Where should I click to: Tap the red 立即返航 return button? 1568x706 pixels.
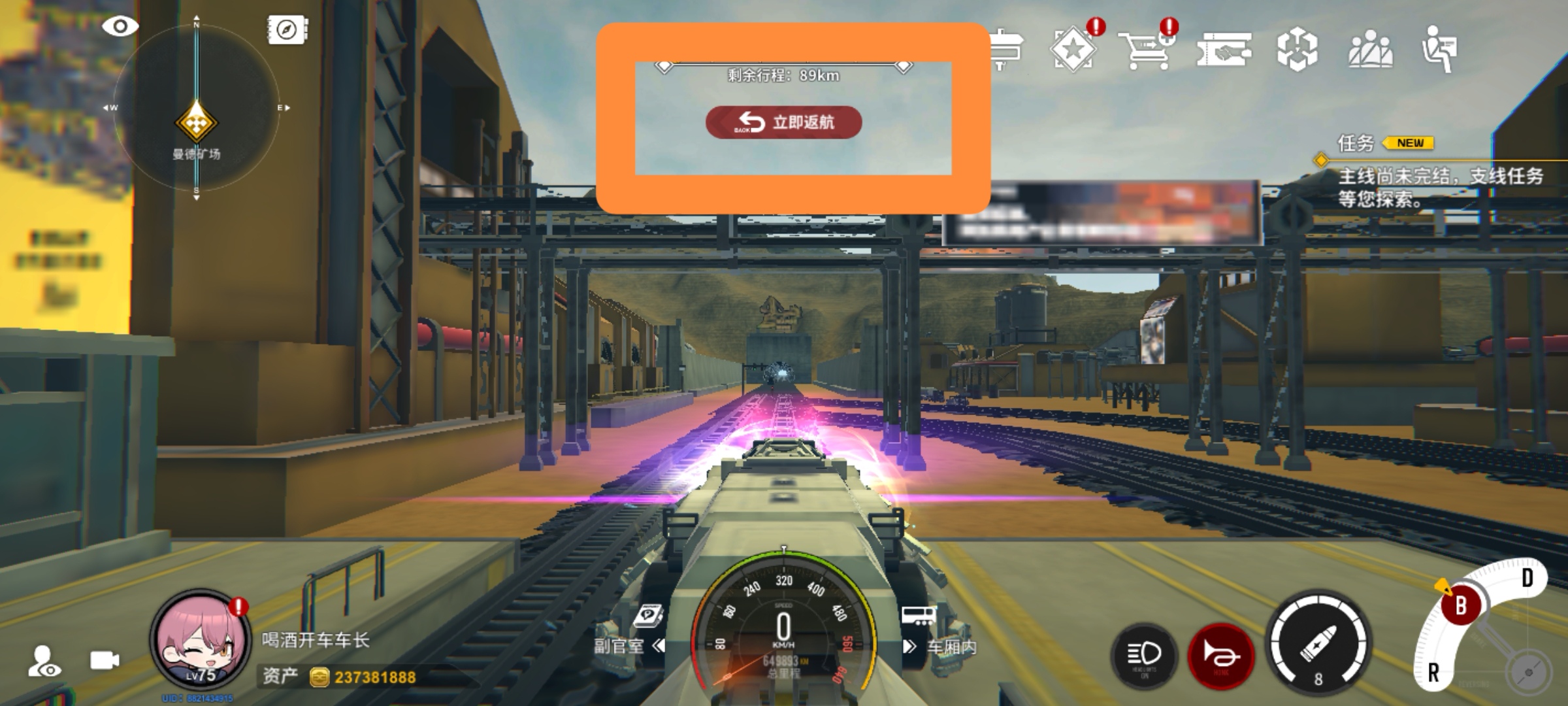(x=783, y=122)
